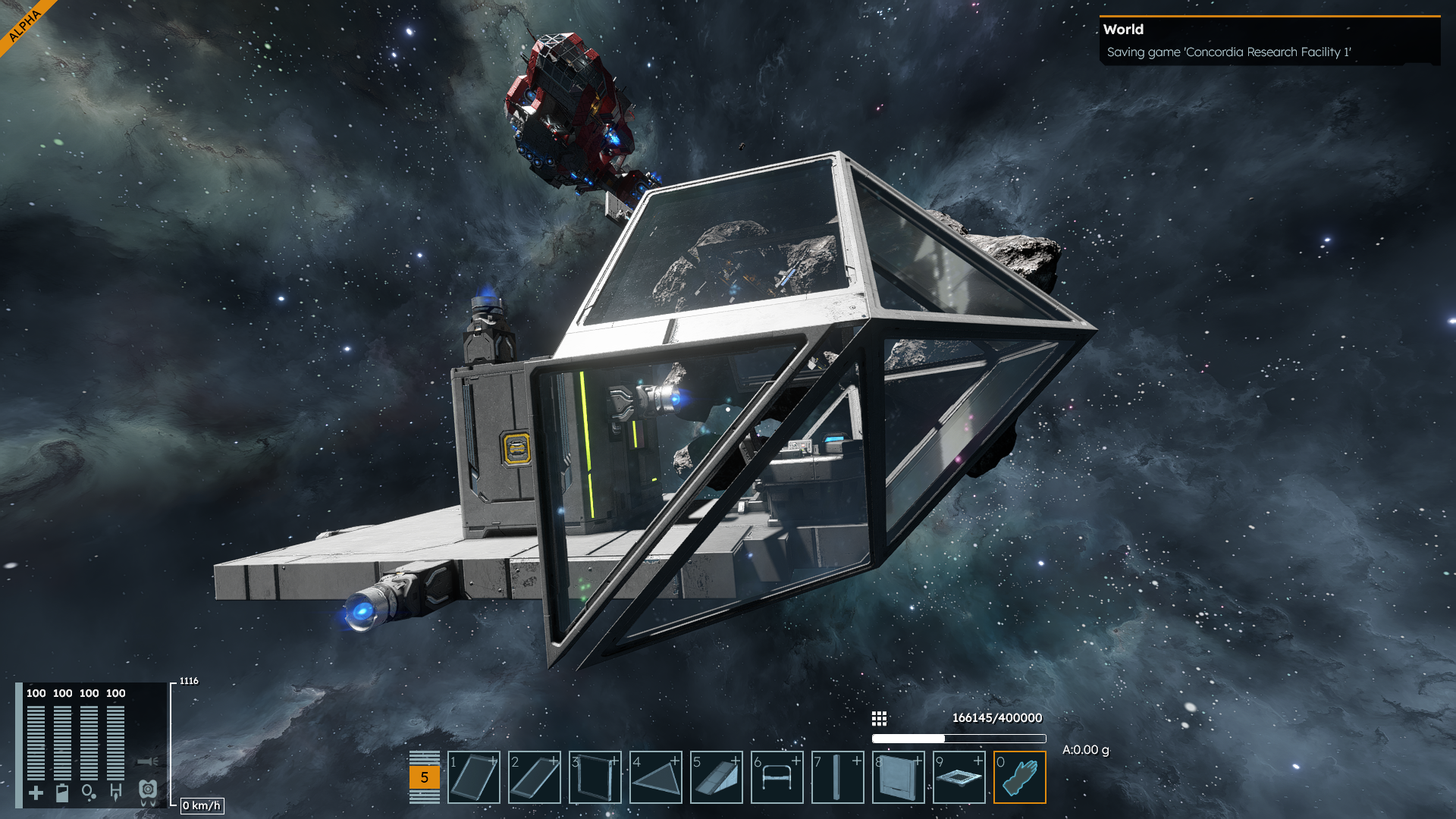Viewport: 1456px width, 819px height.
Task: Choose the ramp block in slot 5
Action: point(717,777)
